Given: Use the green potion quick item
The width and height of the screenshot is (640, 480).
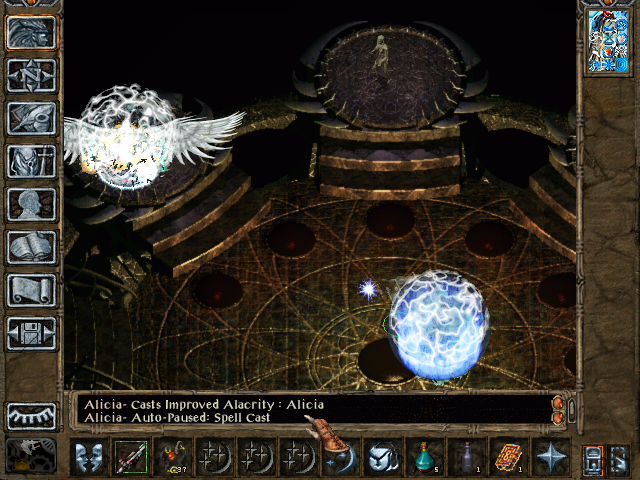Looking at the screenshot, I should coord(426,457).
